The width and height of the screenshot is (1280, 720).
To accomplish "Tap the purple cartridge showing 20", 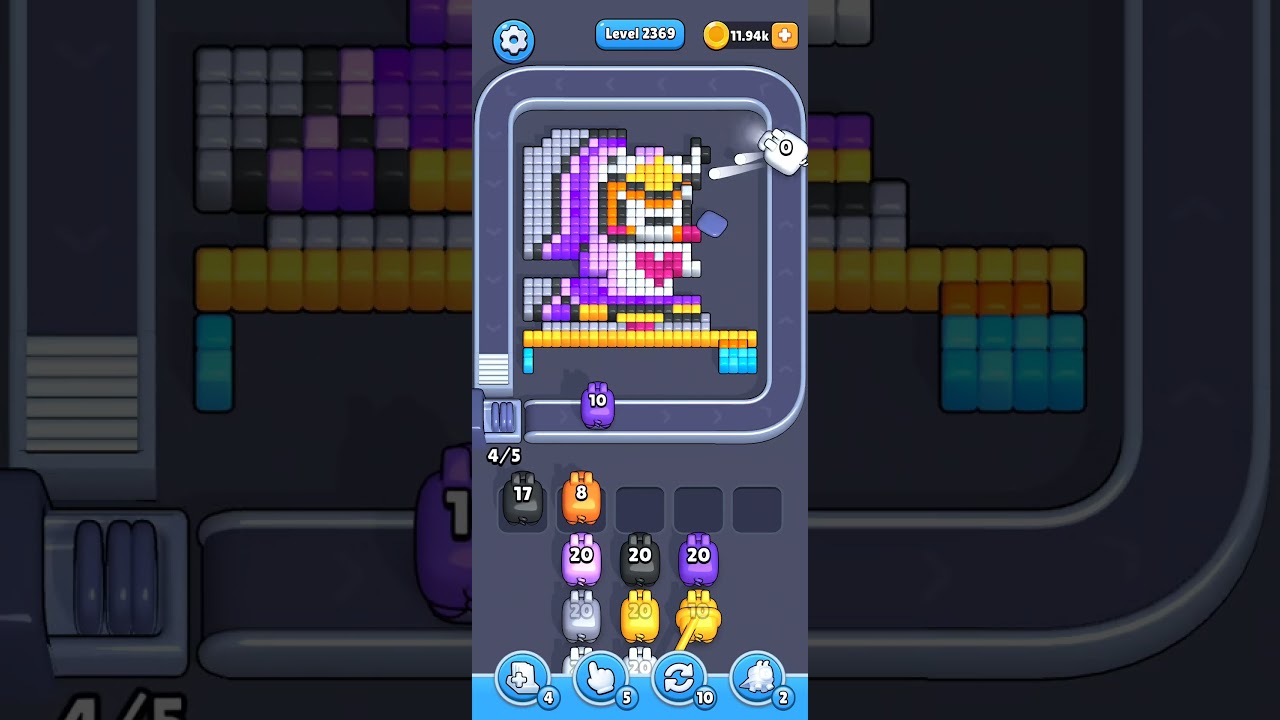I will click(x=700, y=557).
